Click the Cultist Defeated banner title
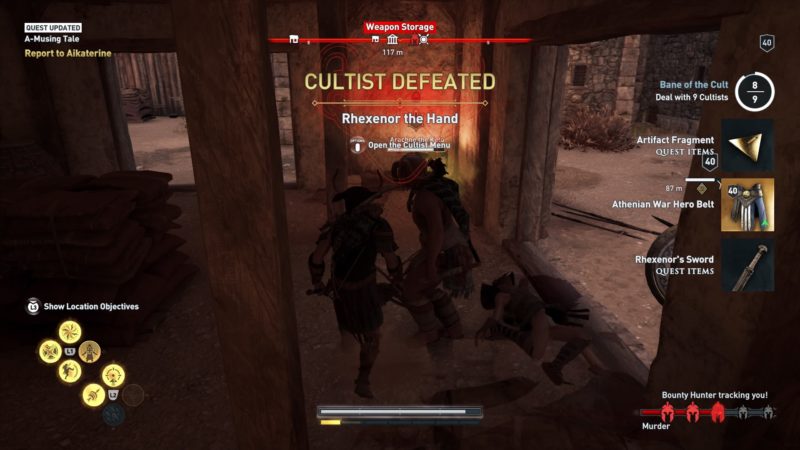Image resolution: width=800 pixels, height=450 pixels. click(x=399, y=81)
